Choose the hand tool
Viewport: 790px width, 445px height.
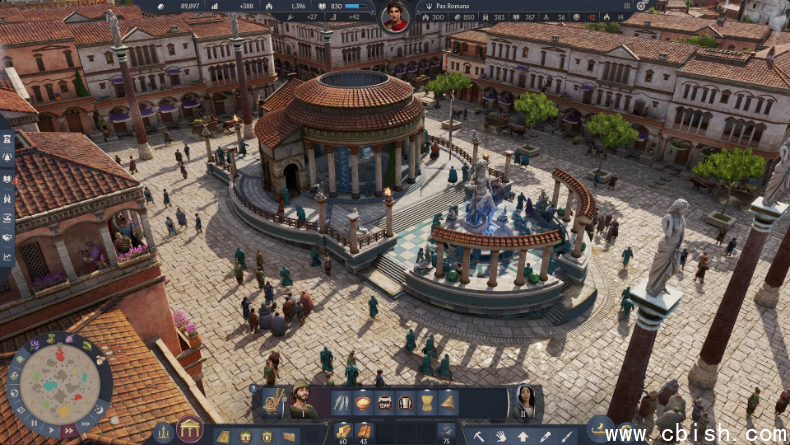(x=500, y=436)
